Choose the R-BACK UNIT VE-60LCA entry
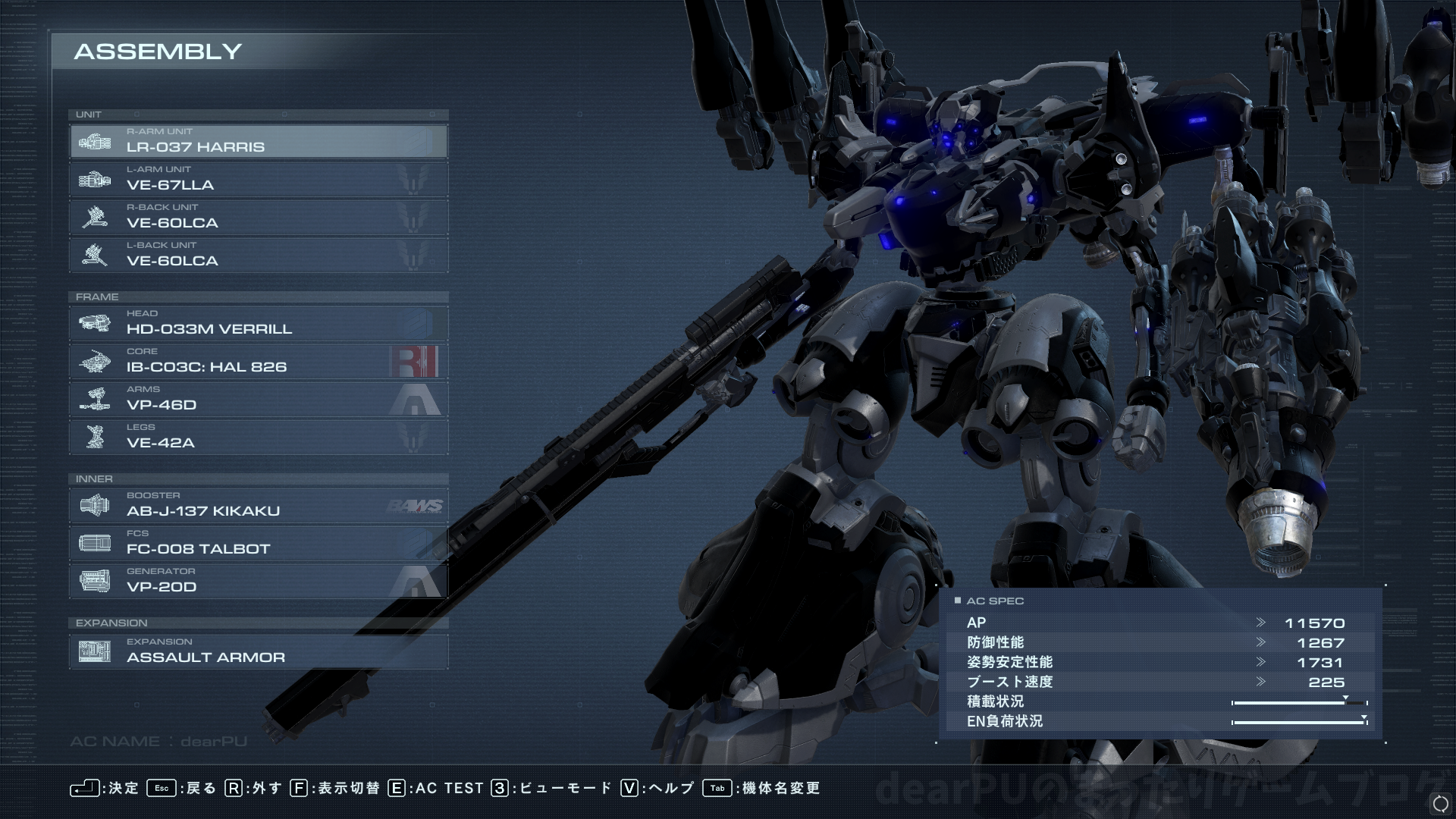 click(258, 218)
